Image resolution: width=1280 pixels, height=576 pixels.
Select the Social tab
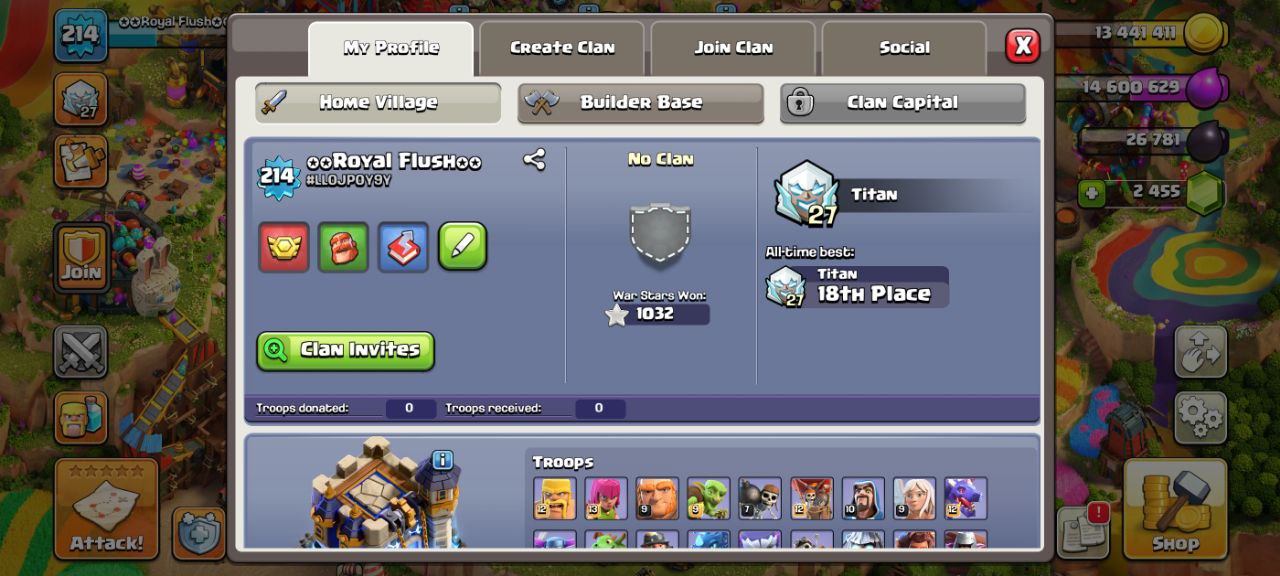coord(904,48)
